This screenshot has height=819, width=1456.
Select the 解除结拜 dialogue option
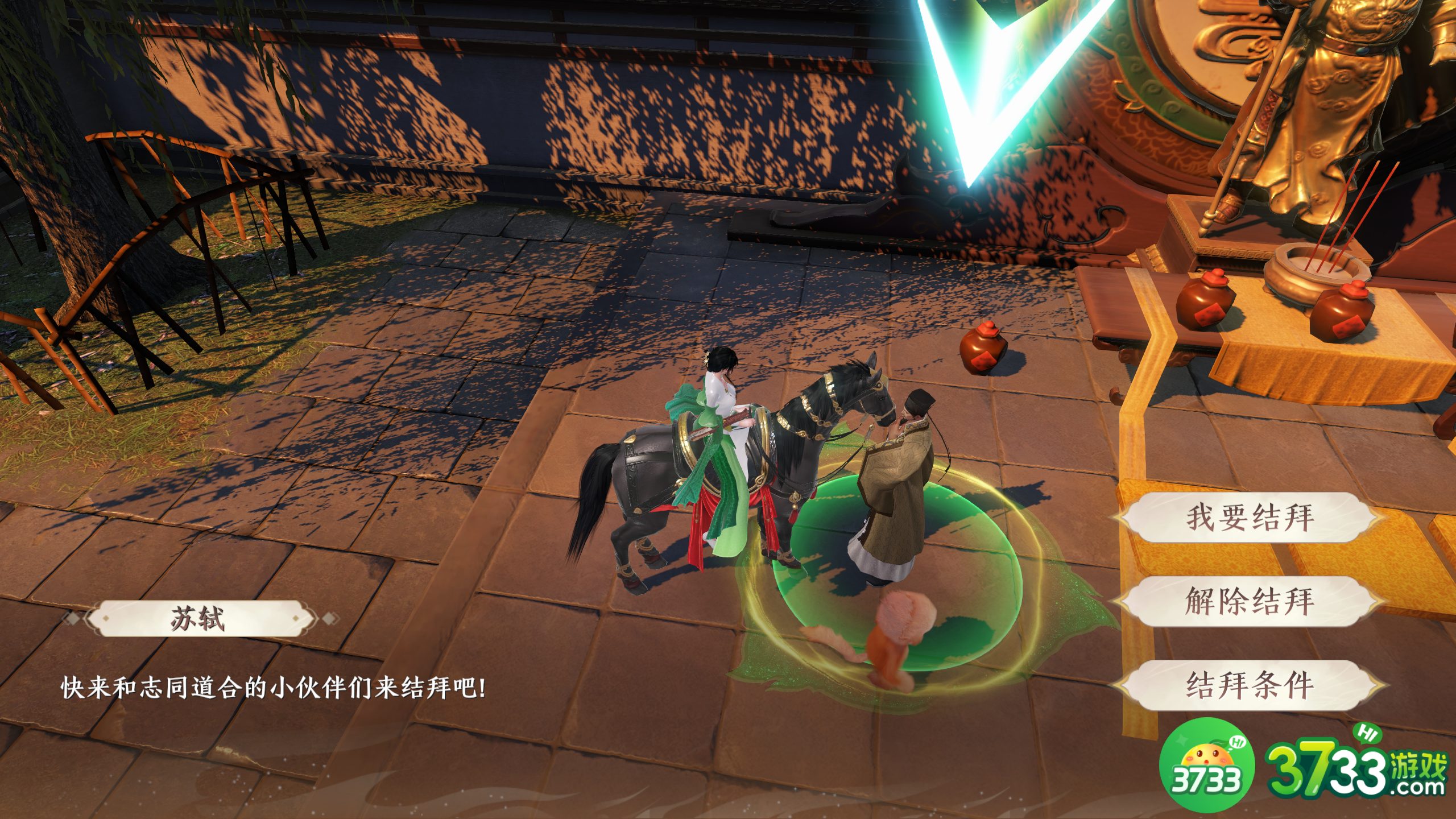tap(1250, 601)
